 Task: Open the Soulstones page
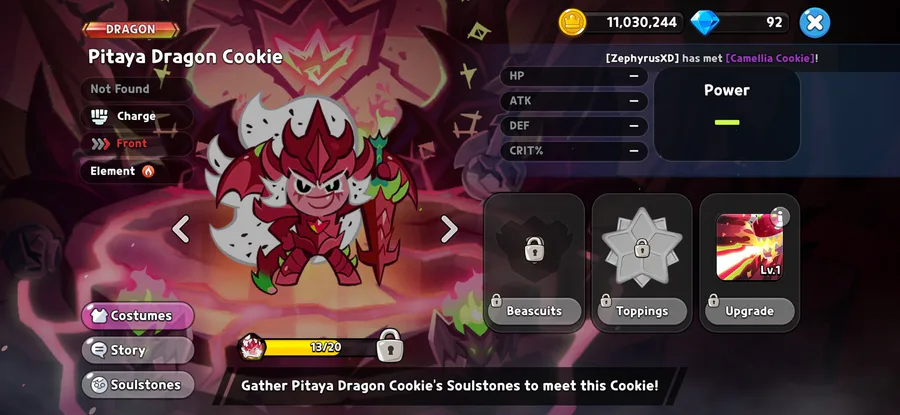point(138,384)
